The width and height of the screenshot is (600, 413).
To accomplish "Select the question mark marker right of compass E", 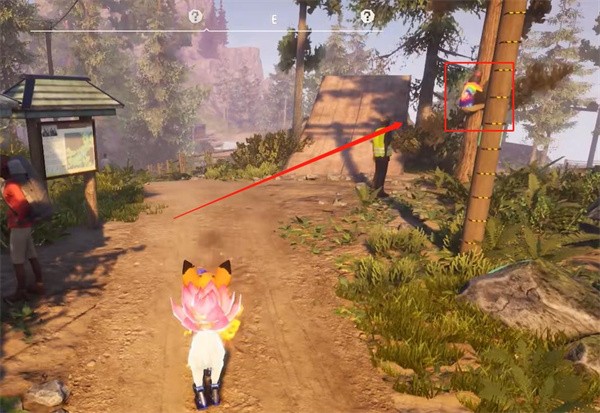I will pos(367,17).
